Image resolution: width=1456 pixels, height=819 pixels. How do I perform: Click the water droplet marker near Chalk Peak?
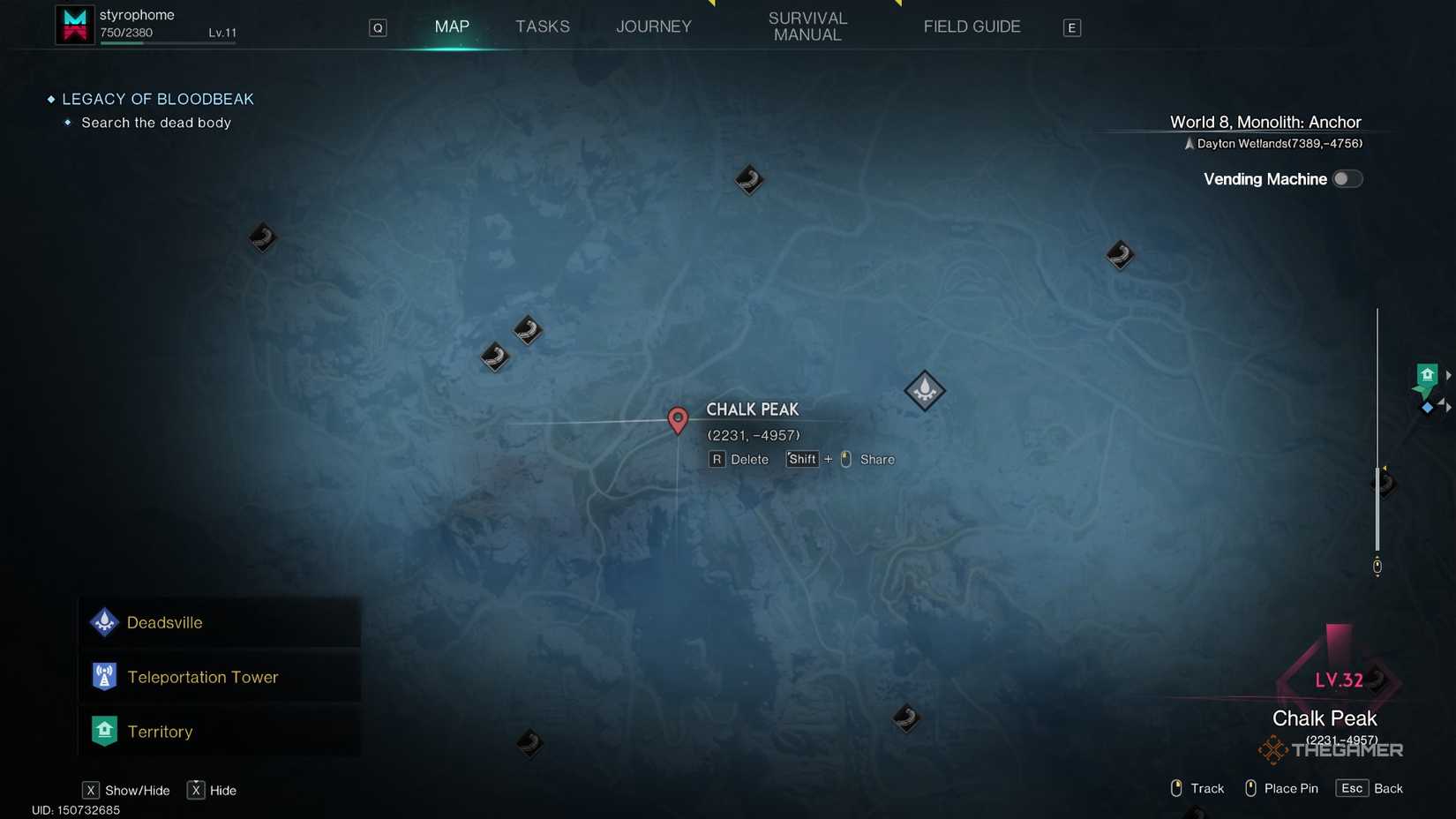925,389
